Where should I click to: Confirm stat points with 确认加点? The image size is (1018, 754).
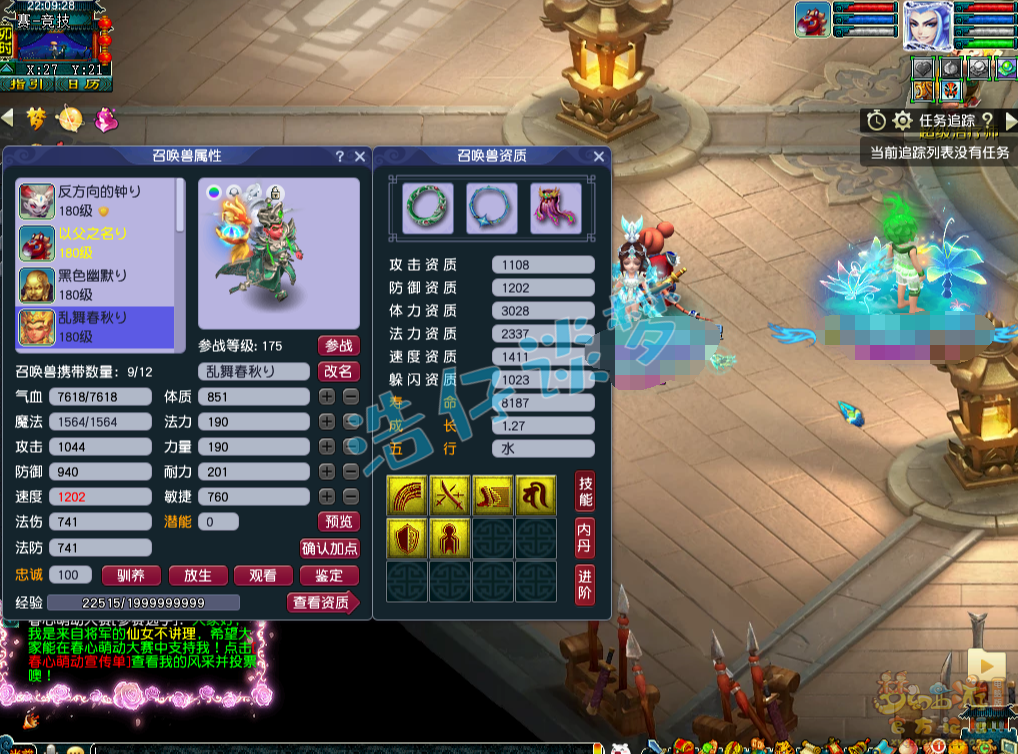330,548
